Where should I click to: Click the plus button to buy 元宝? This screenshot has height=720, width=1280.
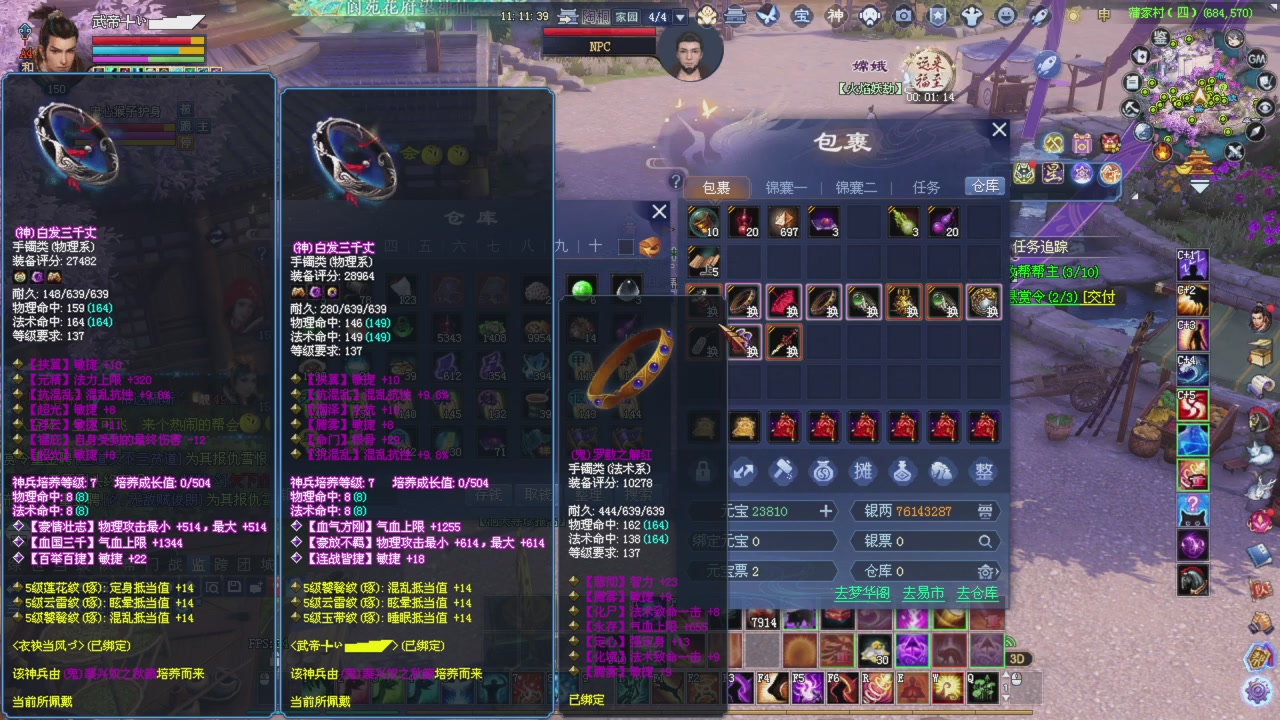click(x=826, y=511)
